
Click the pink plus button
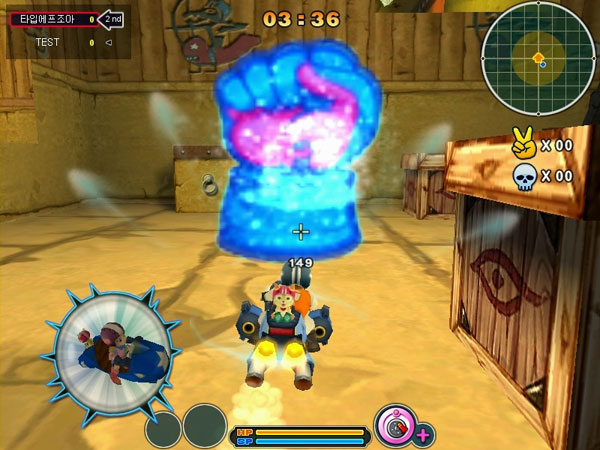coord(423,434)
